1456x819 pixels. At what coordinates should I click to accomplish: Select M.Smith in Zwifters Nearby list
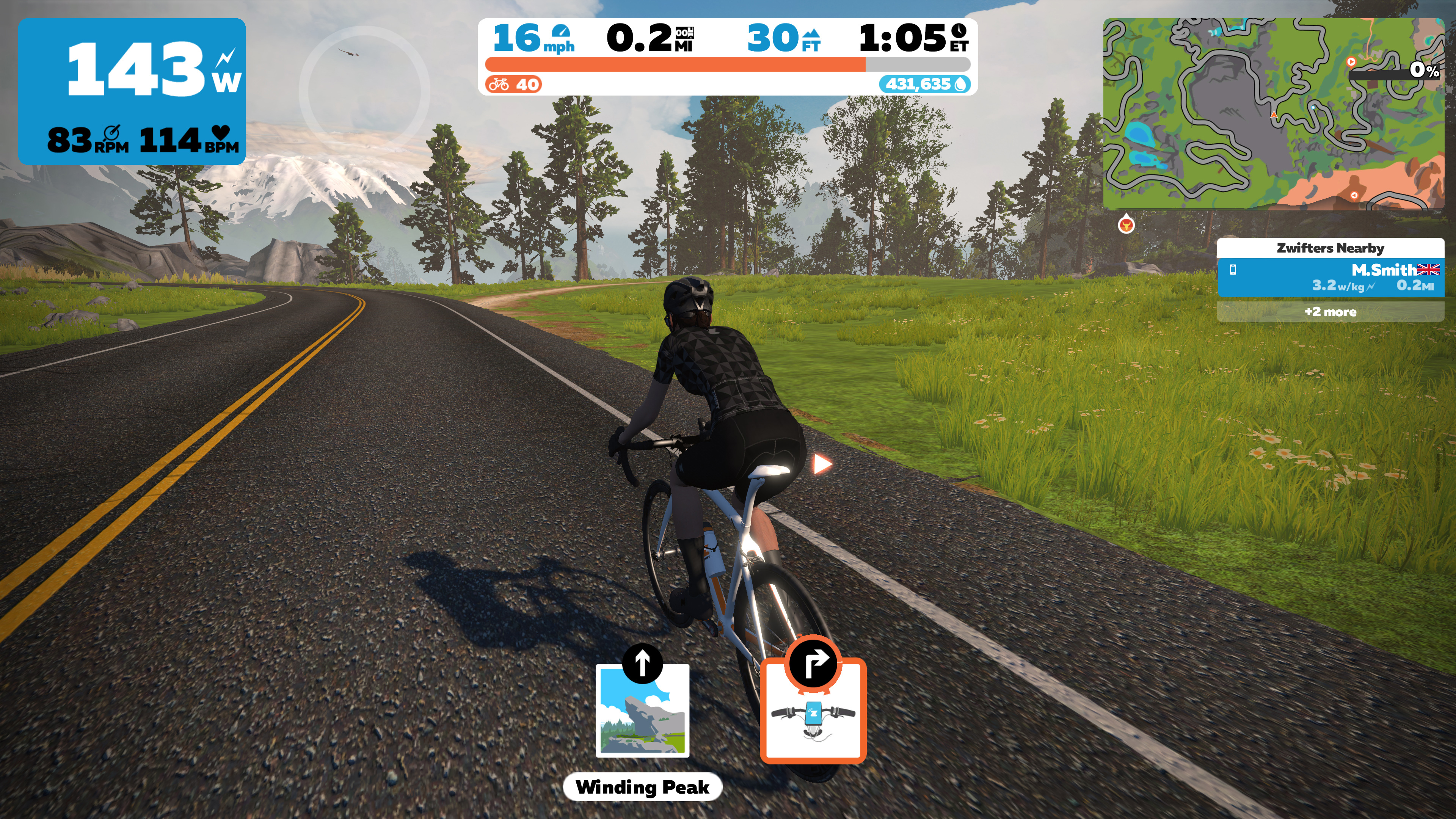pyautogui.click(x=1330, y=278)
